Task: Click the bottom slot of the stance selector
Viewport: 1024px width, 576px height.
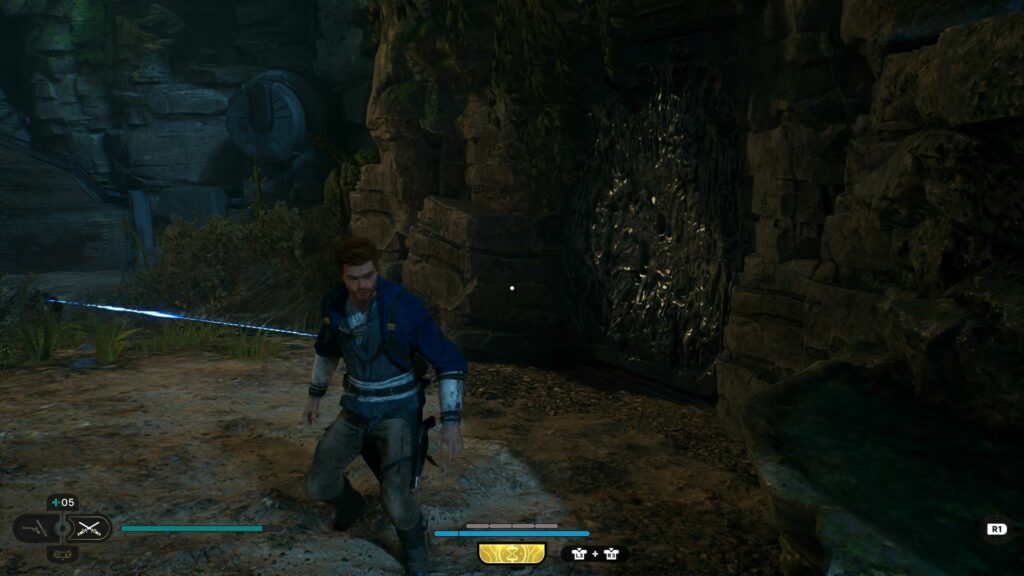Action: coord(62,553)
